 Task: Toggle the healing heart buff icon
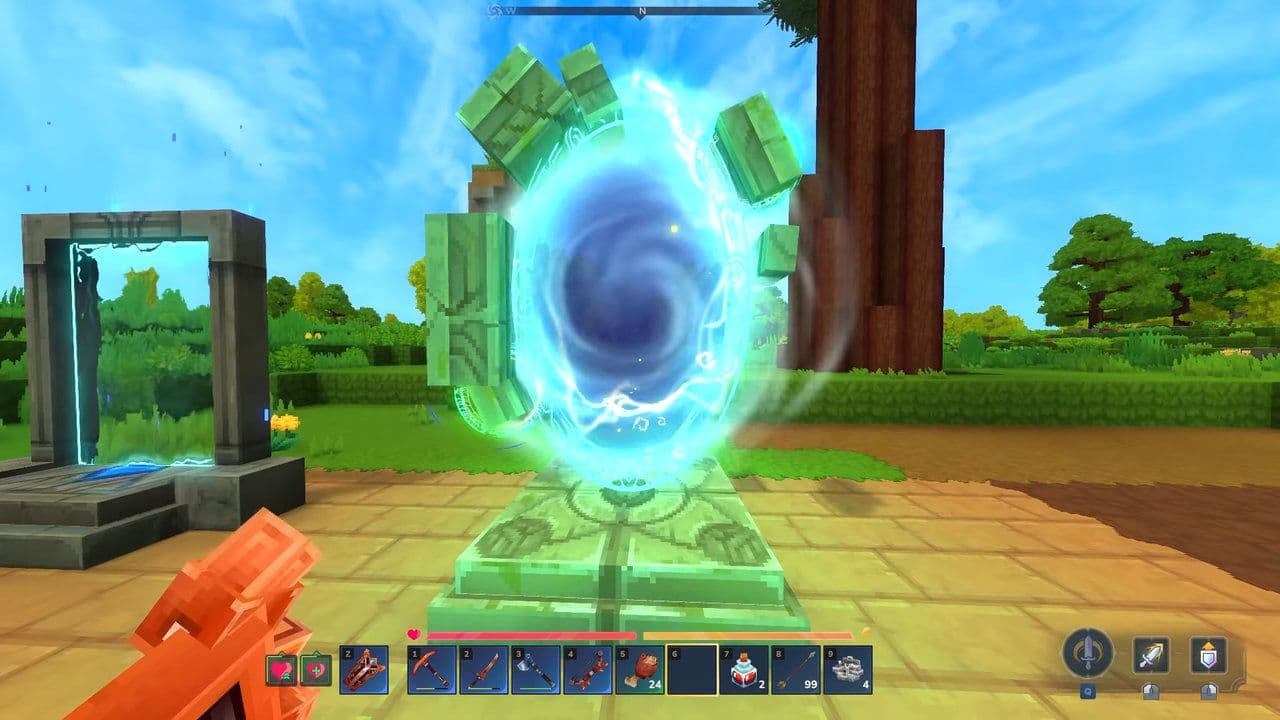click(316, 671)
